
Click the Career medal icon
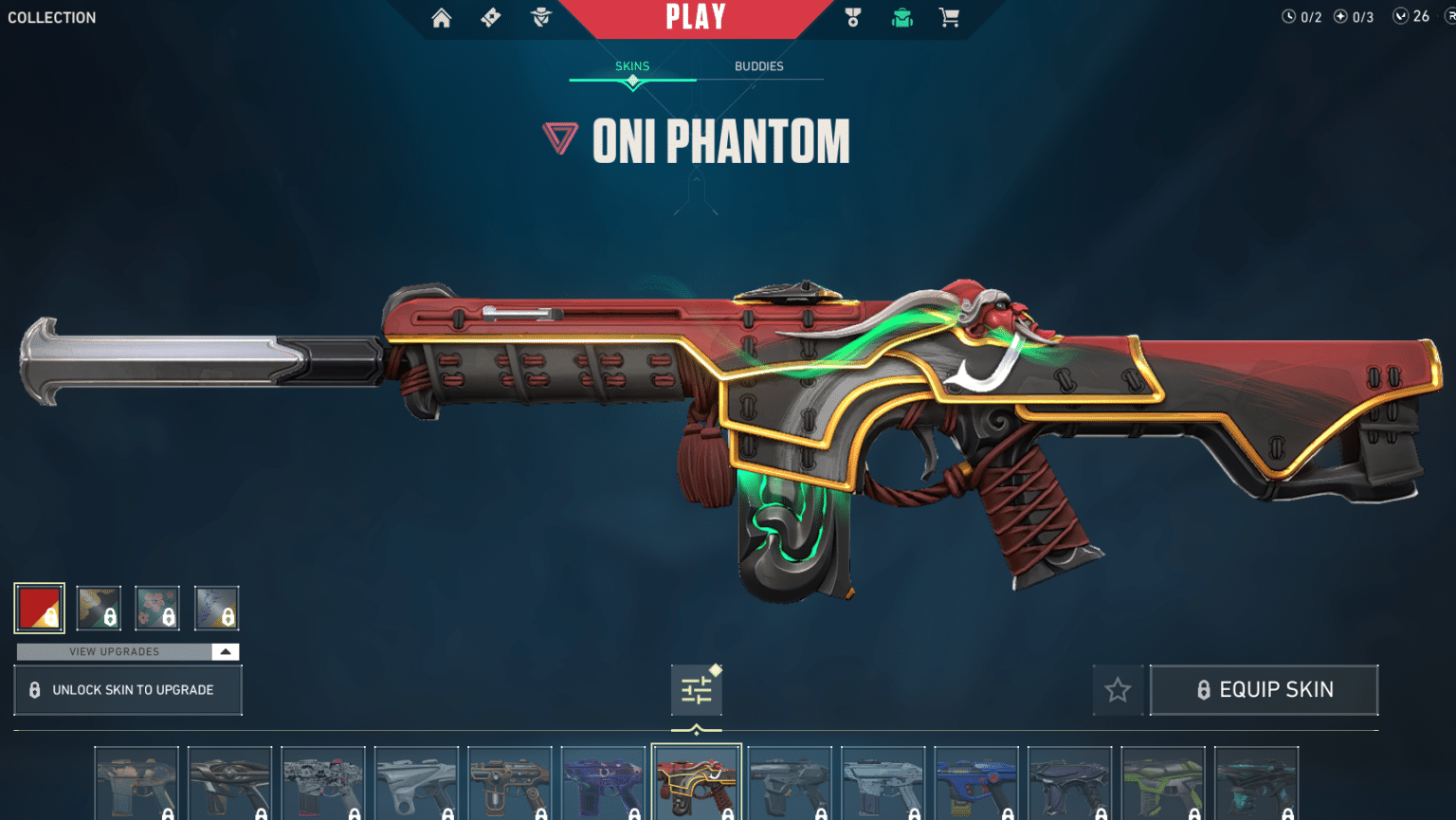click(852, 17)
